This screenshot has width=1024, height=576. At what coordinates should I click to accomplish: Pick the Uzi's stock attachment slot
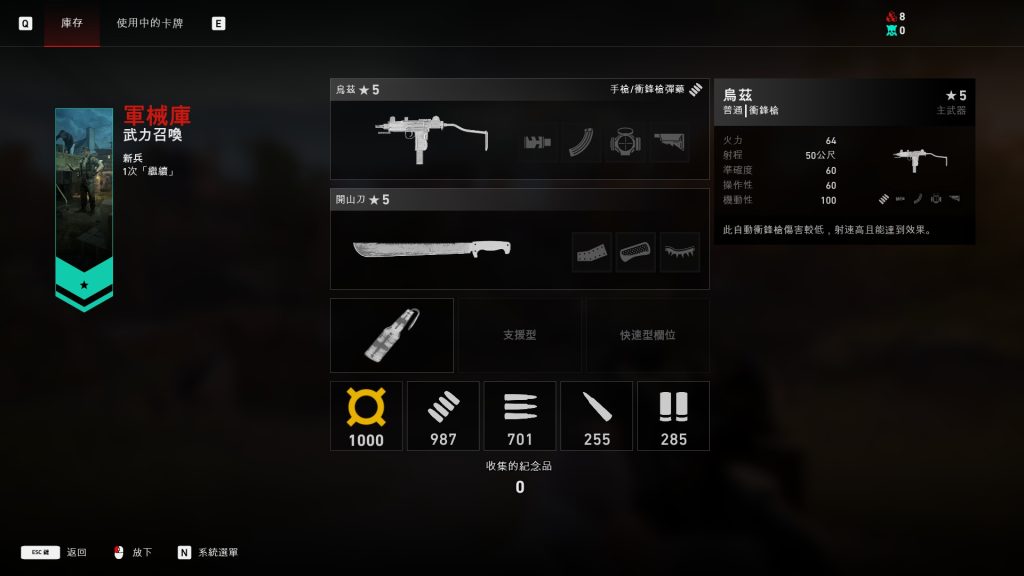pos(669,142)
